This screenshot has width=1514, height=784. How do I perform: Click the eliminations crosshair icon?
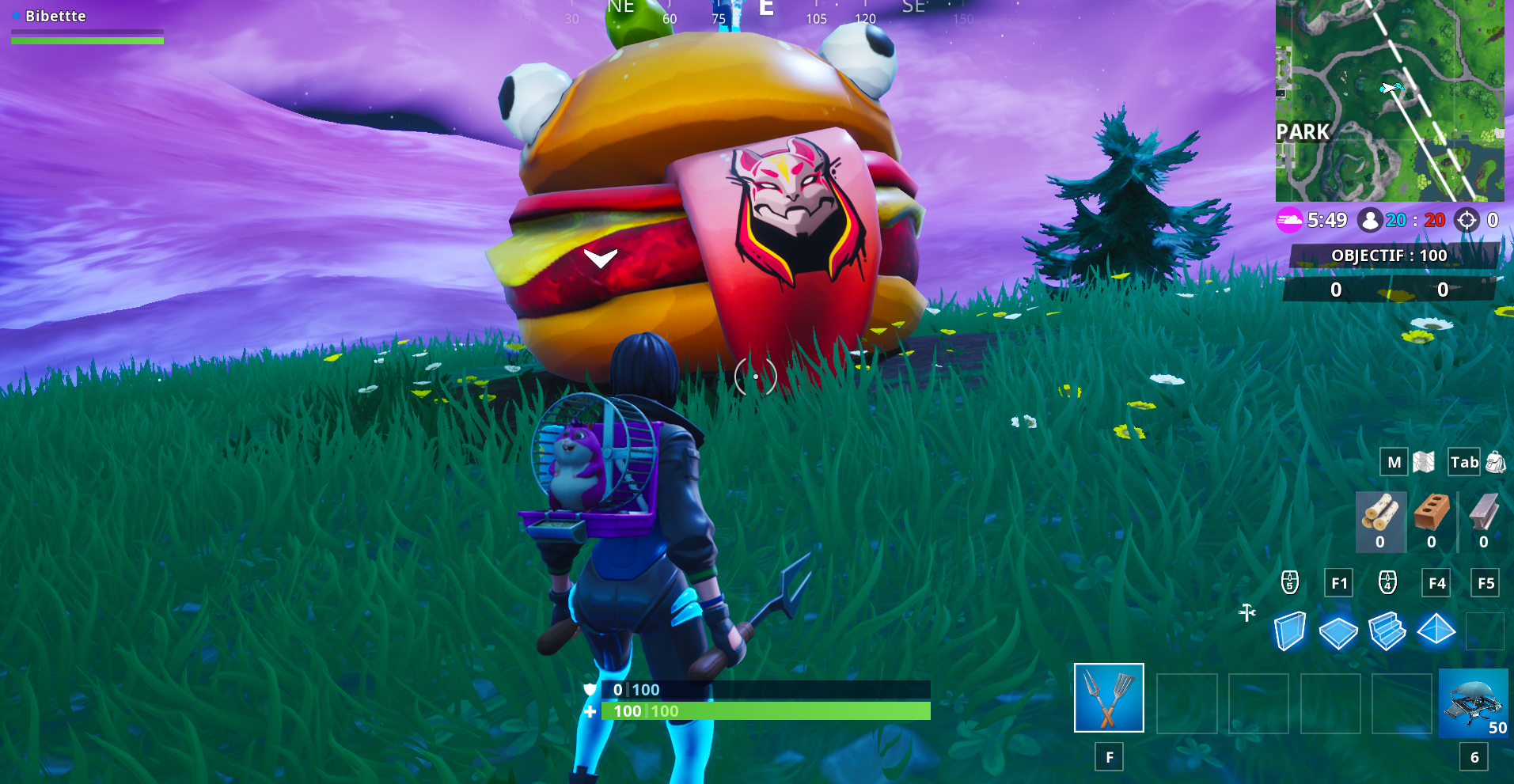(x=1468, y=220)
